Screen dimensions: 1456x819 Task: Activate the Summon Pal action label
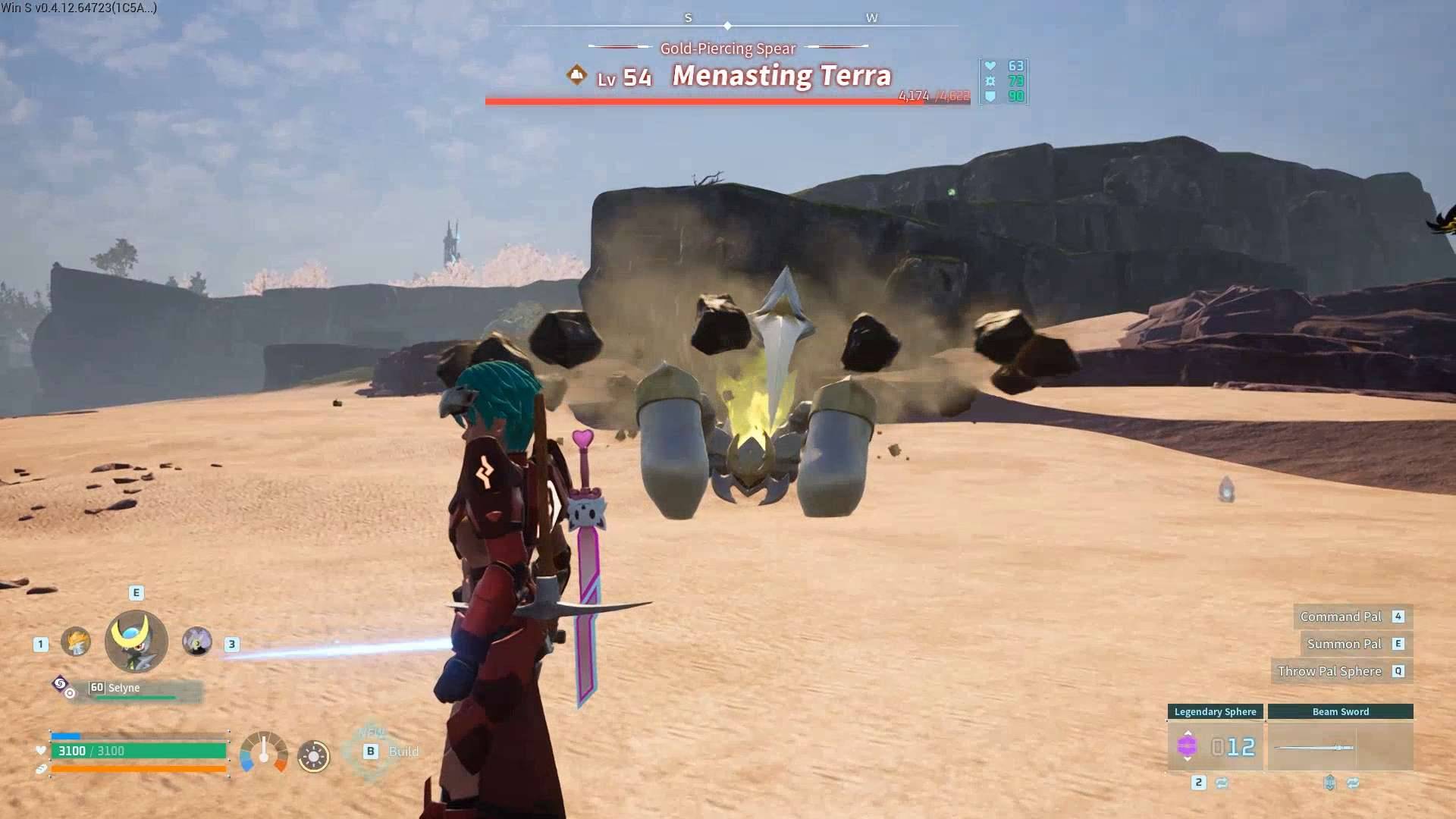[x=1344, y=644]
